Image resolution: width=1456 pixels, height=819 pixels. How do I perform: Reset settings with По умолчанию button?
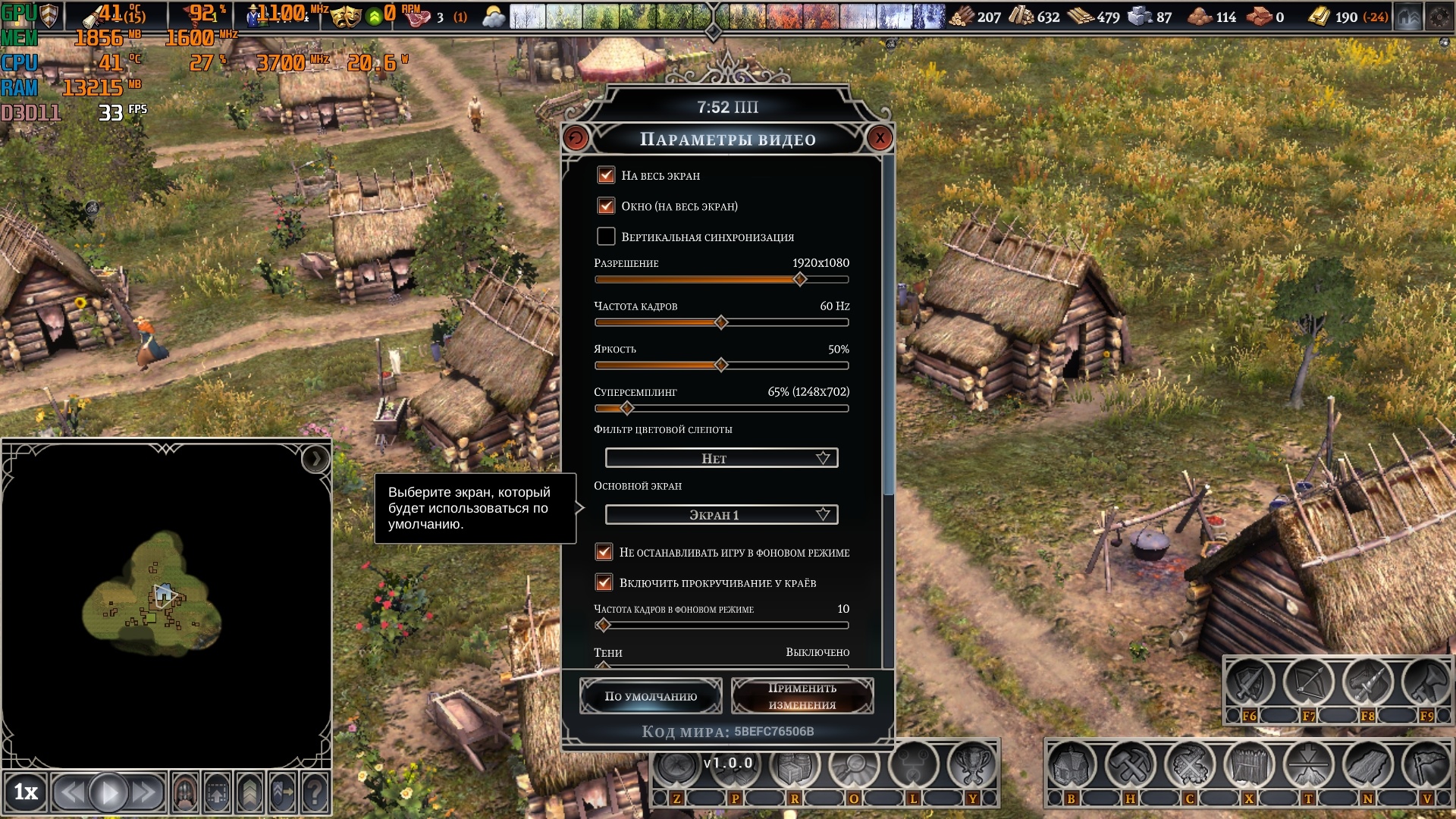point(651,696)
